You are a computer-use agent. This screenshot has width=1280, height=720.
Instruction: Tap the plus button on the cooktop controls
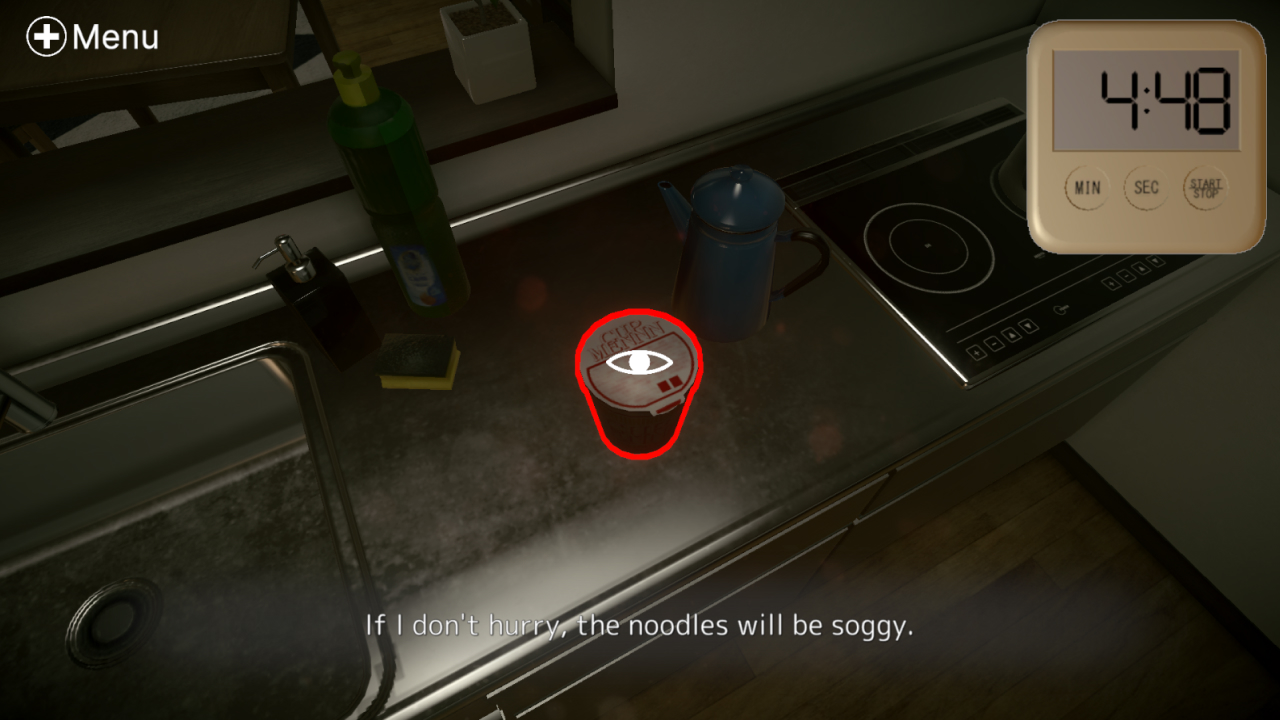(x=977, y=353)
